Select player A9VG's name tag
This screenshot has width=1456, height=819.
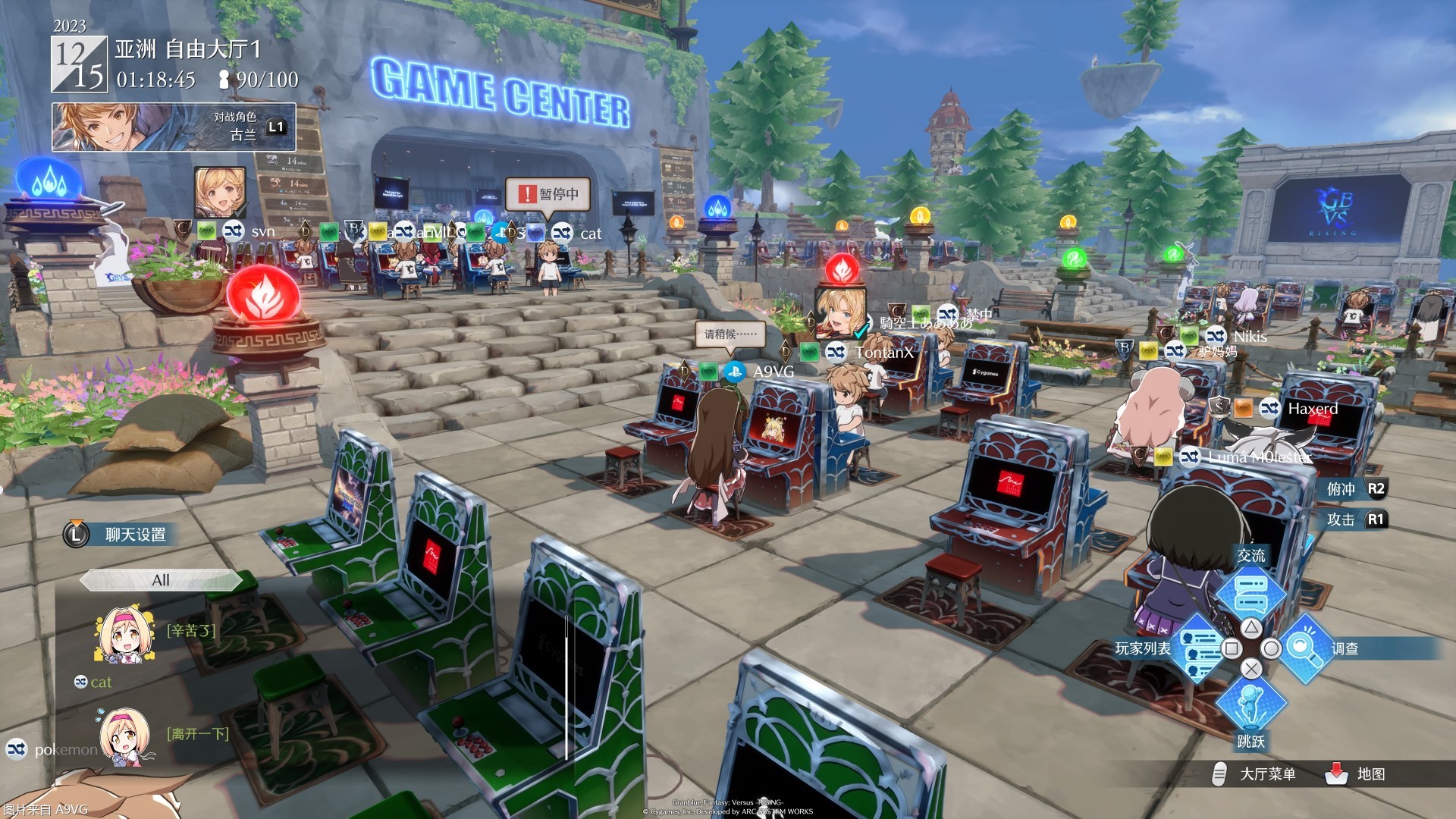tap(773, 372)
